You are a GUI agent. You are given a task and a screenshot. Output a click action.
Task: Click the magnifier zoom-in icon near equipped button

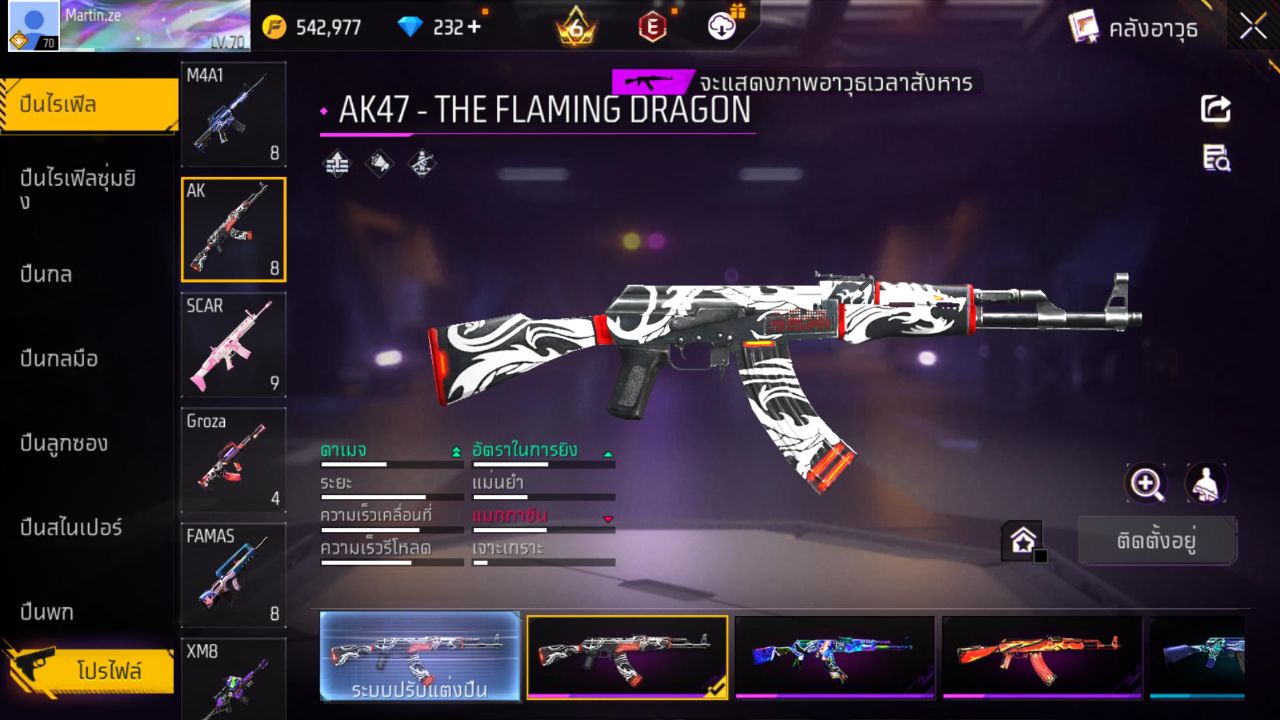pos(1146,482)
